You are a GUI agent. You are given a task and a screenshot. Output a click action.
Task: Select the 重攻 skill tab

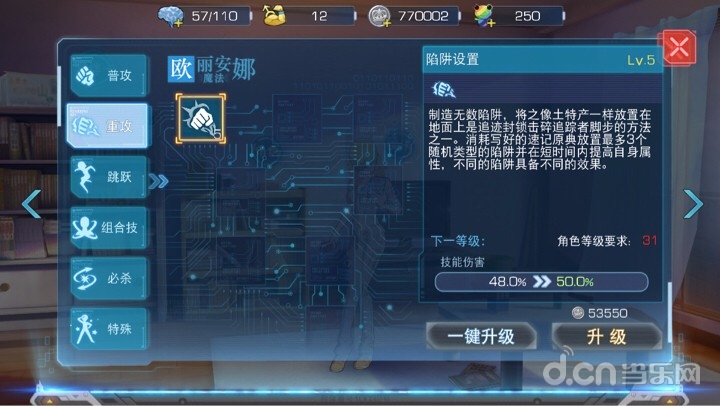pyautogui.click(x=108, y=126)
